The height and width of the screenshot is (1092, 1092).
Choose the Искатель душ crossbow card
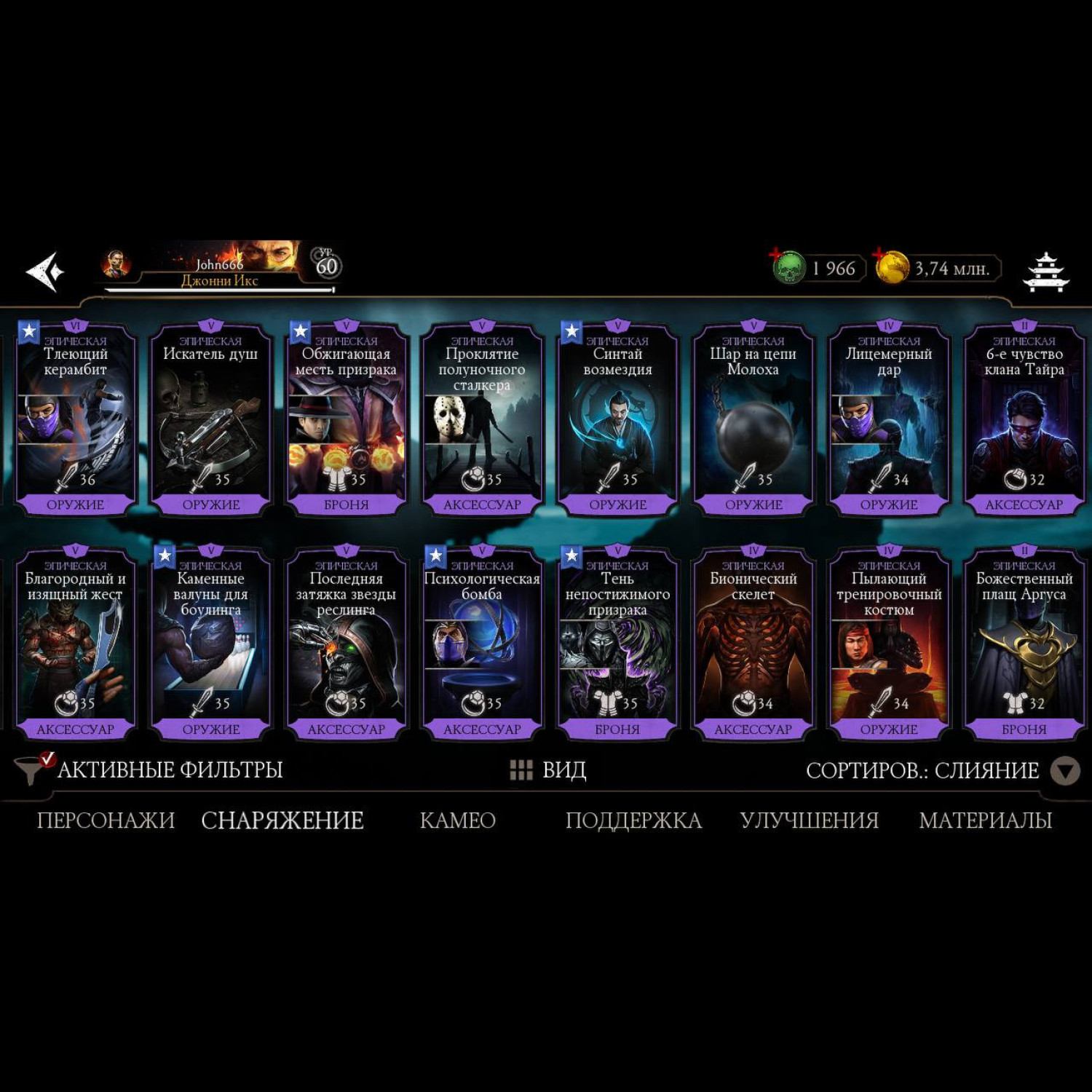pyautogui.click(x=211, y=420)
